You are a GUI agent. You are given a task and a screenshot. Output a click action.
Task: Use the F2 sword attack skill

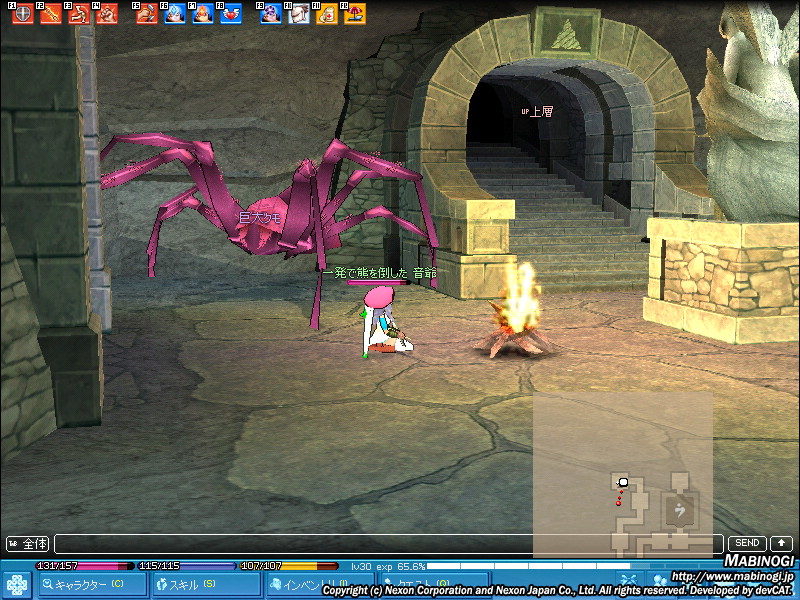coord(49,14)
